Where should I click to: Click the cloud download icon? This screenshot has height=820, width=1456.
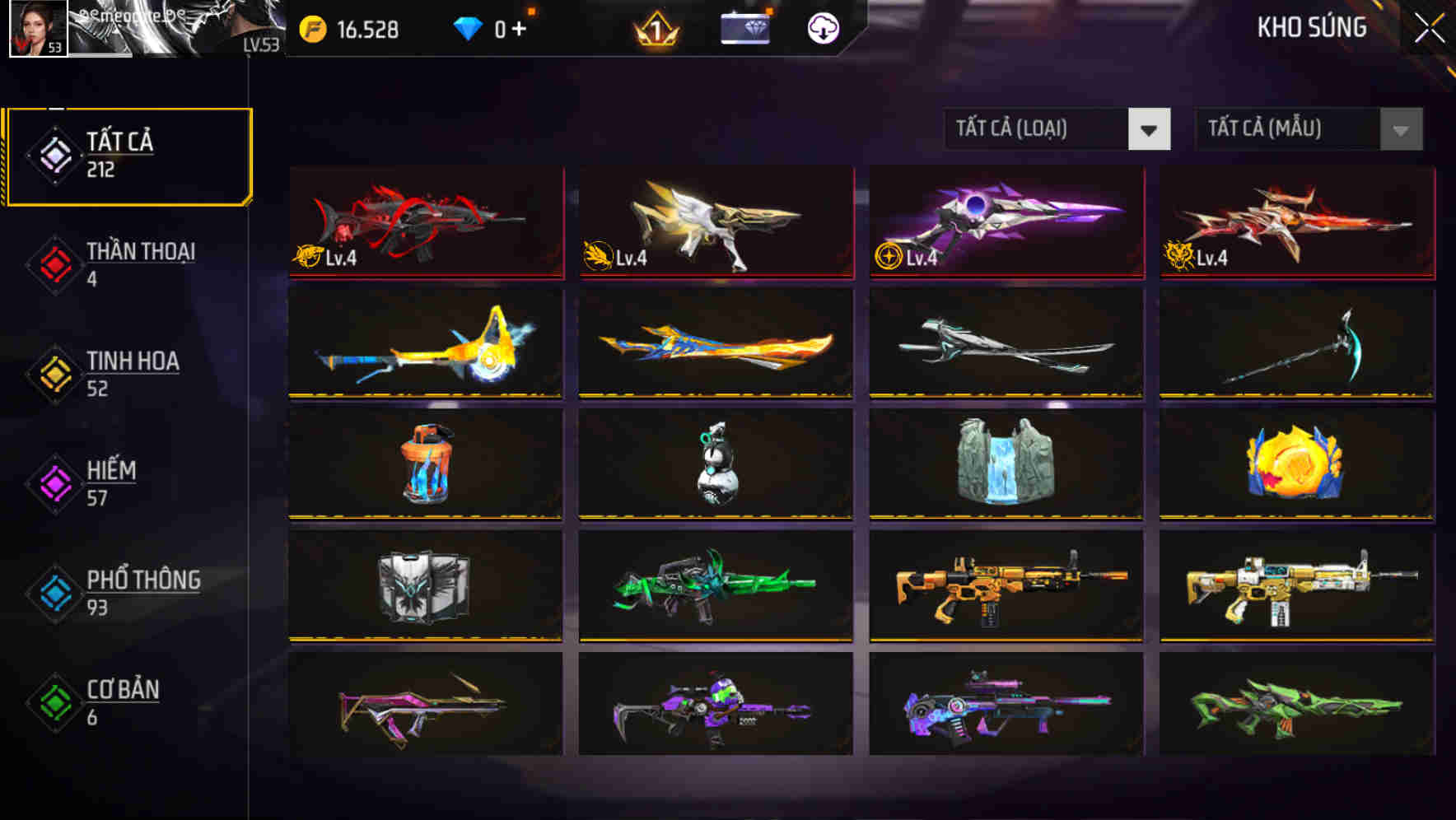pyautogui.click(x=822, y=30)
